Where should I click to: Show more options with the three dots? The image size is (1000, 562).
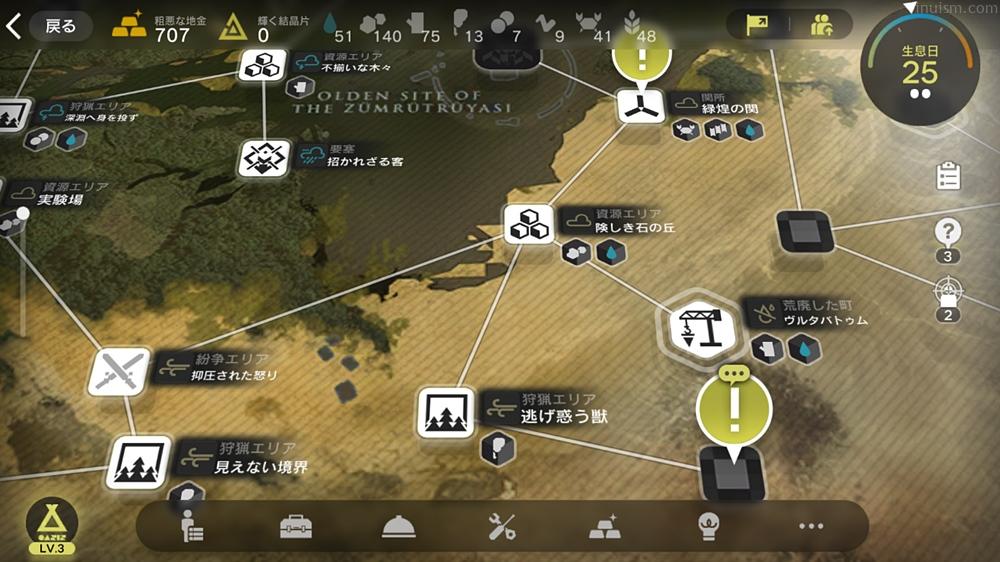tap(810, 526)
